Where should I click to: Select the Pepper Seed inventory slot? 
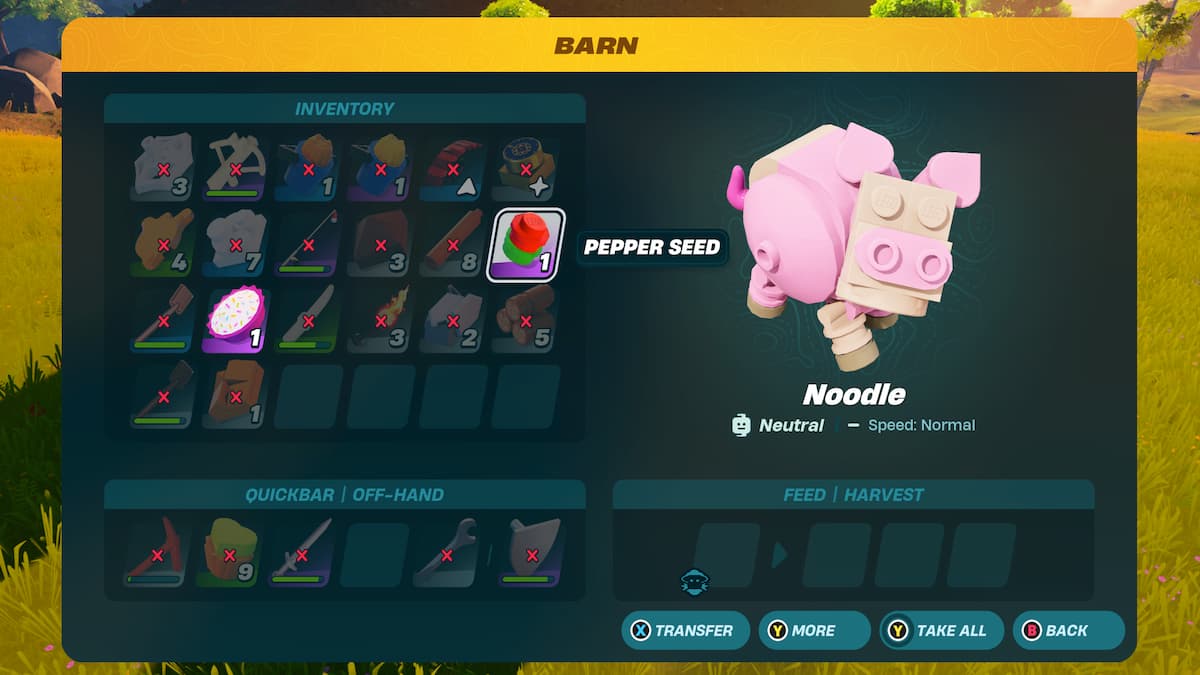[x=526, y=245]
